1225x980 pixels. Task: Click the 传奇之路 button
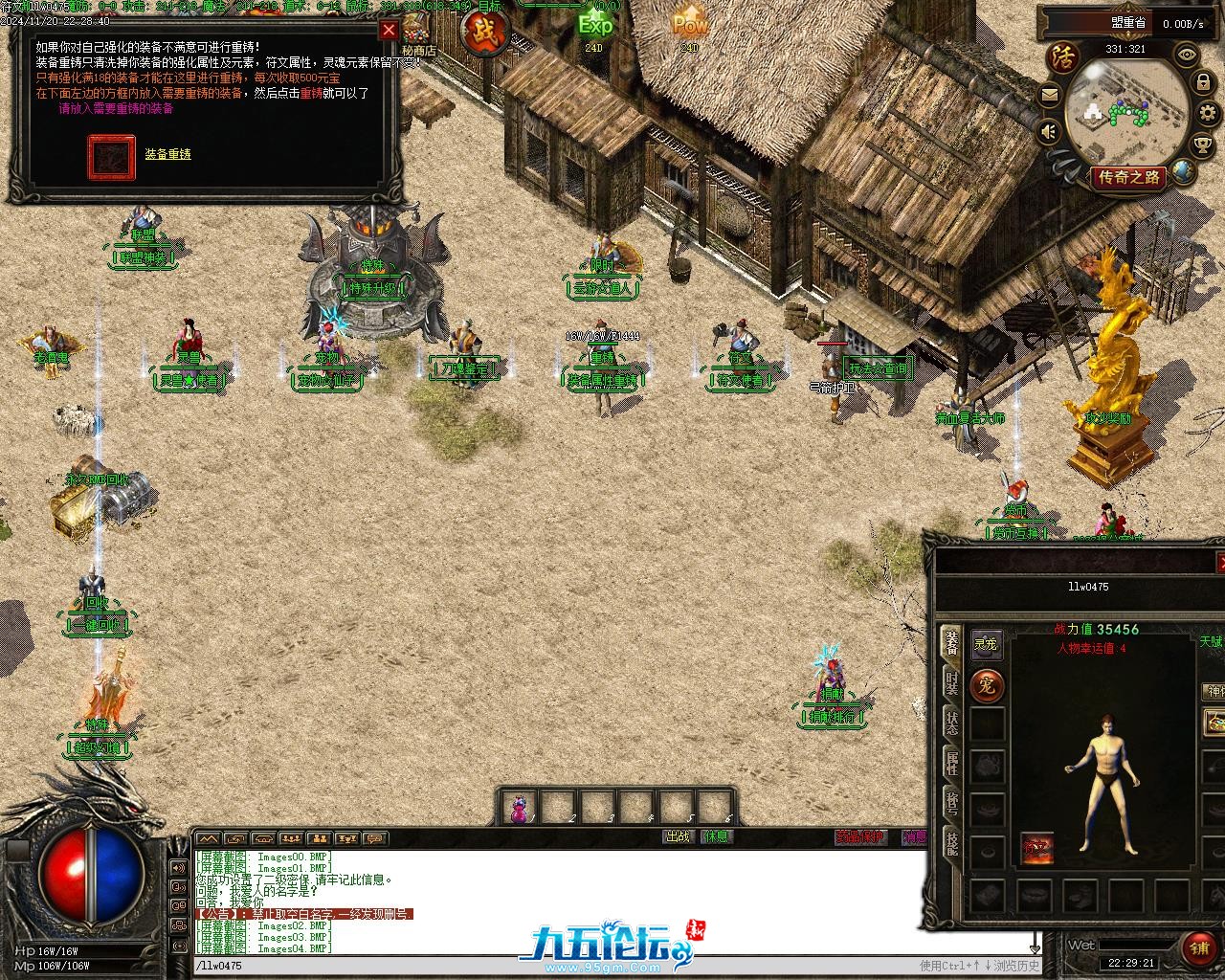[1129, 177]
